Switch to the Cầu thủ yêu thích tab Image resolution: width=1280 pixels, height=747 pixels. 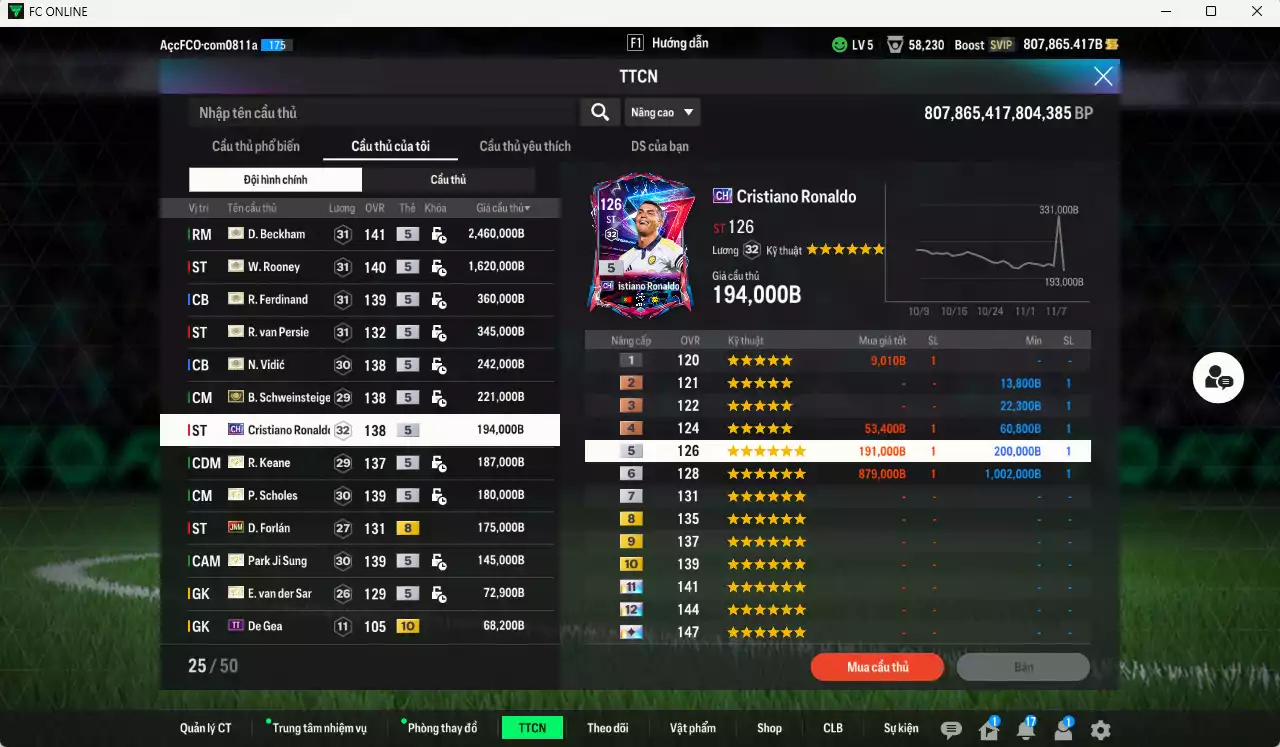click(523, 145)
